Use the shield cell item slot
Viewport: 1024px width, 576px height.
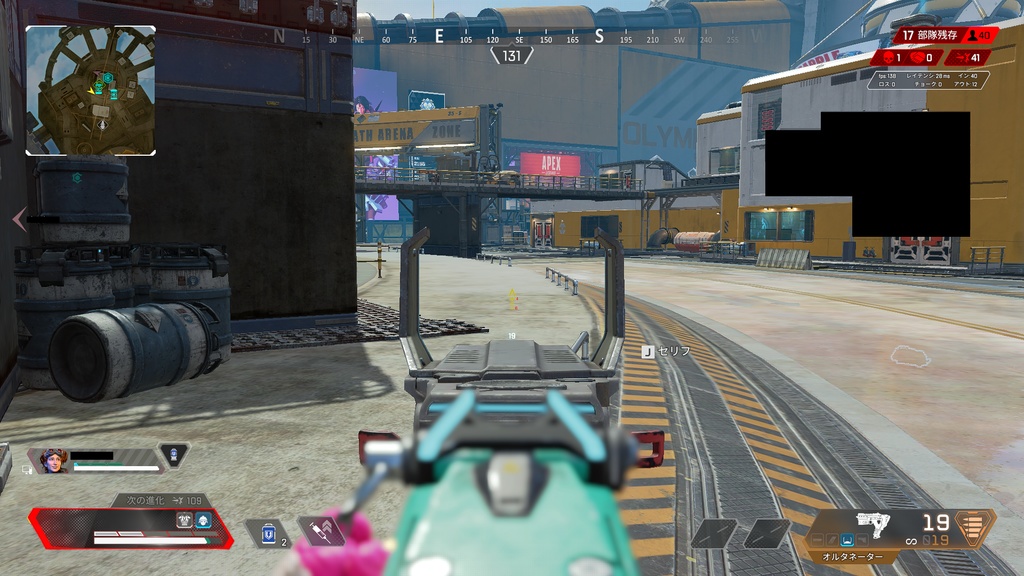point(268,534)
